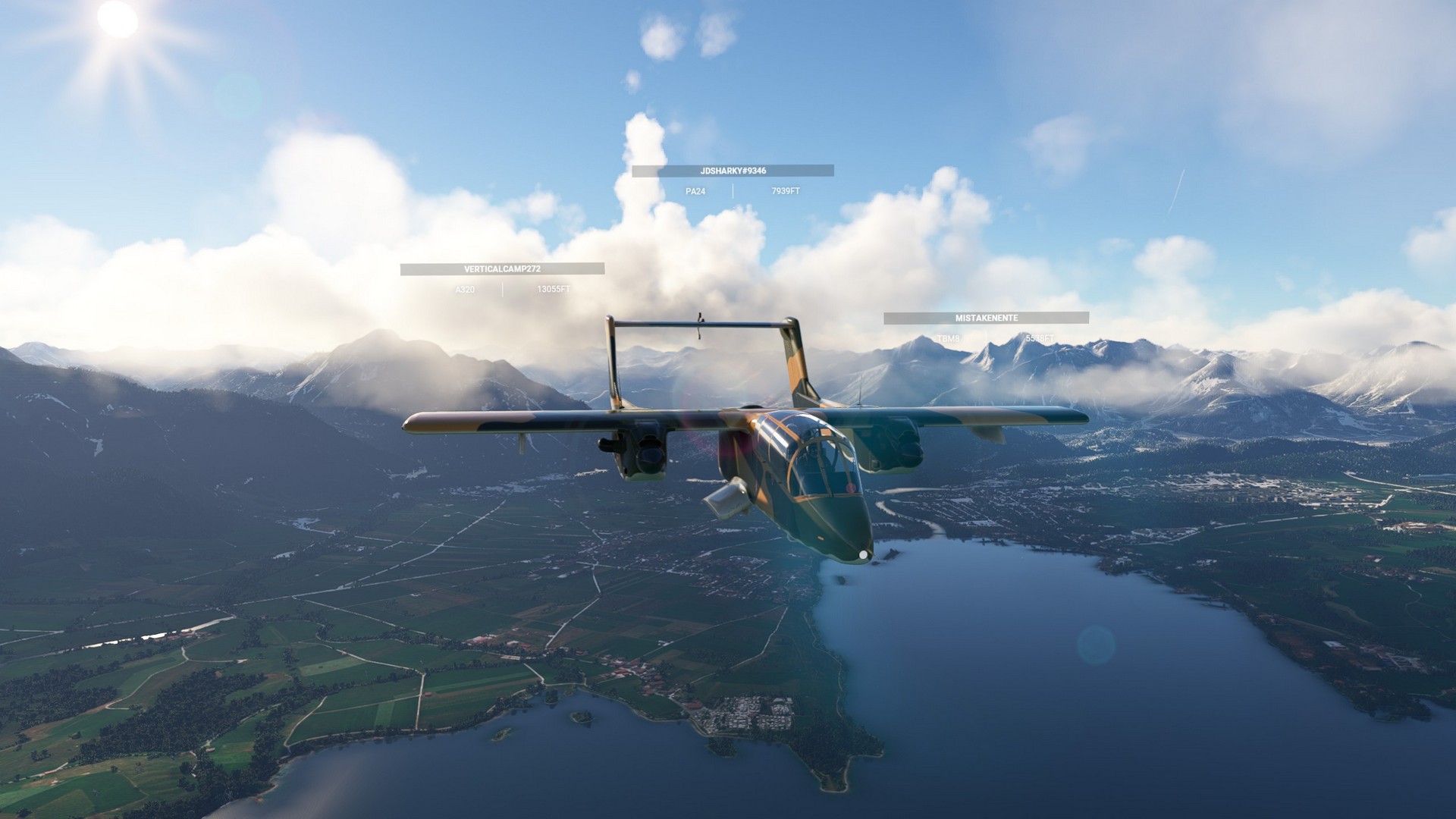
Task: Click the VERTICALCAMP272 player nameplate
Action: [502, 269]
